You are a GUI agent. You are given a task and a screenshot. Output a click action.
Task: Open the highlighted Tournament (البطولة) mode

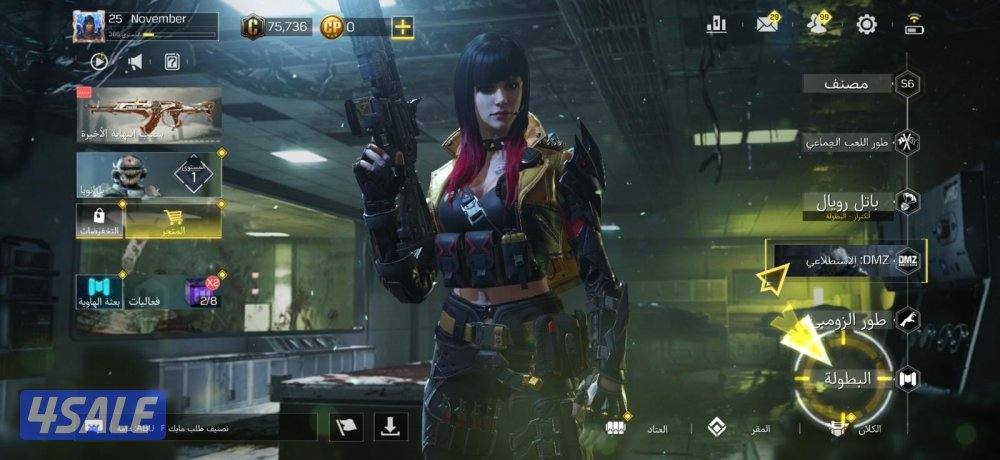847,378
